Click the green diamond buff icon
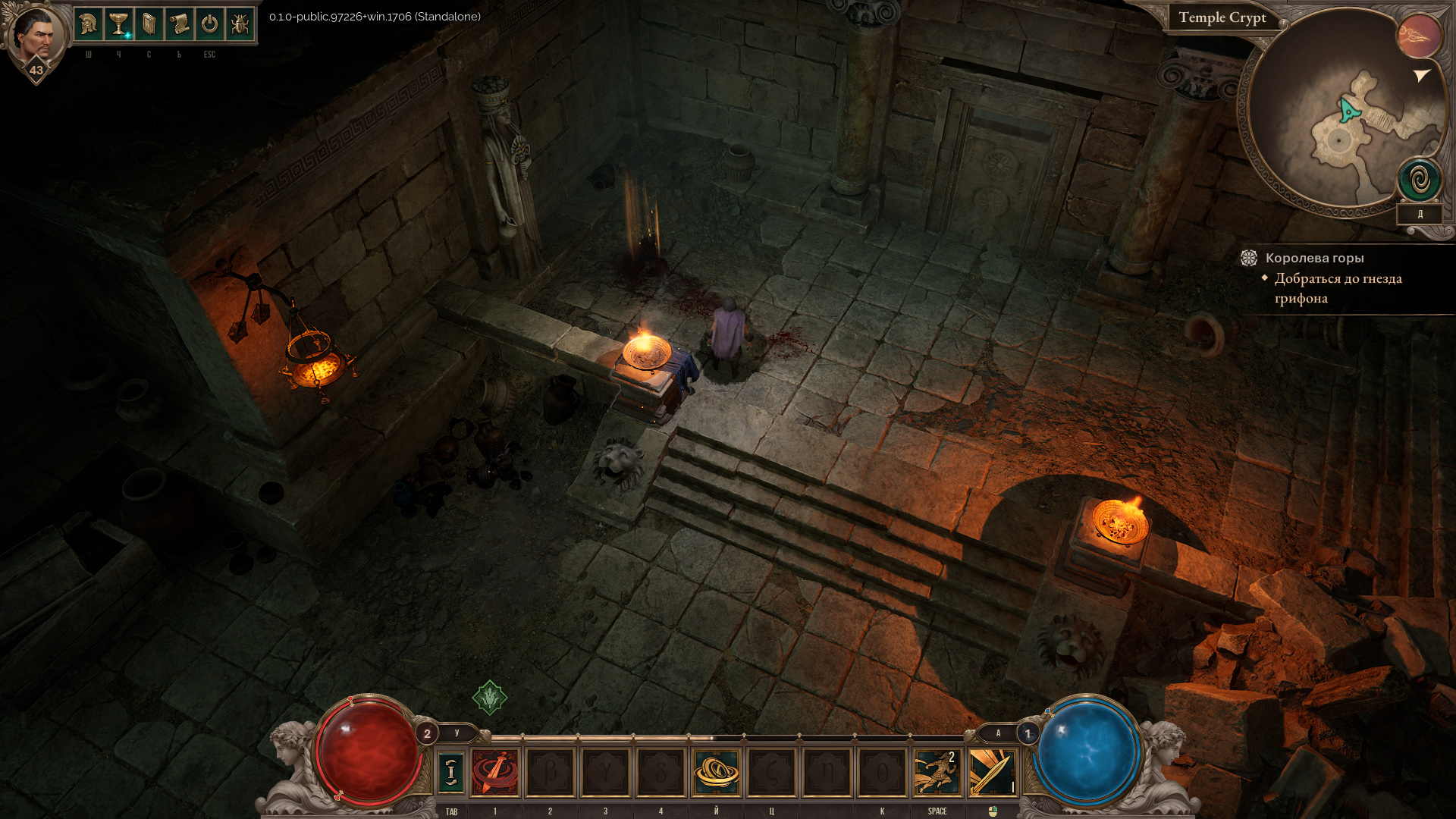This screenshot has height=819, width=1456. (x=490, y=697)
